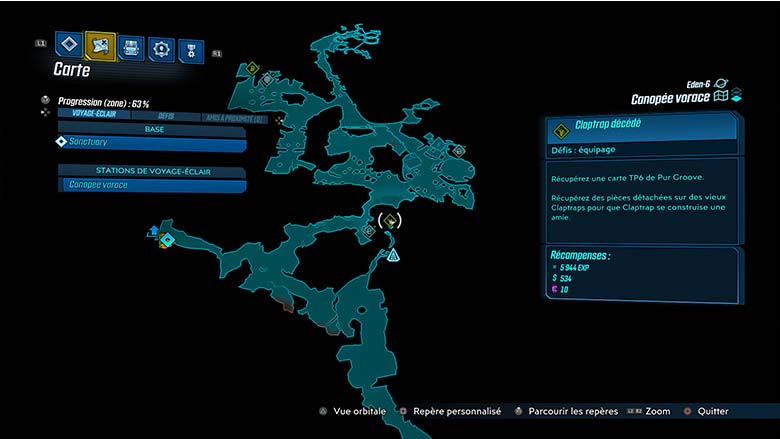Select the highlighted yellow mission marker on map
The image size is (780, 439).
(x=391, y=221)
